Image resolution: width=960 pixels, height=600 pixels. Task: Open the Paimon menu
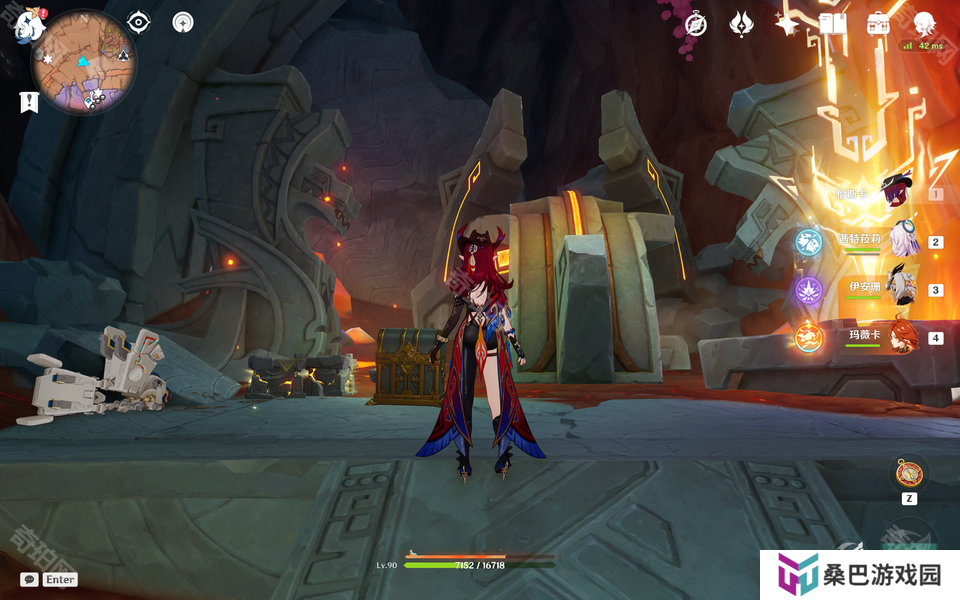click(x=26, y=27)
